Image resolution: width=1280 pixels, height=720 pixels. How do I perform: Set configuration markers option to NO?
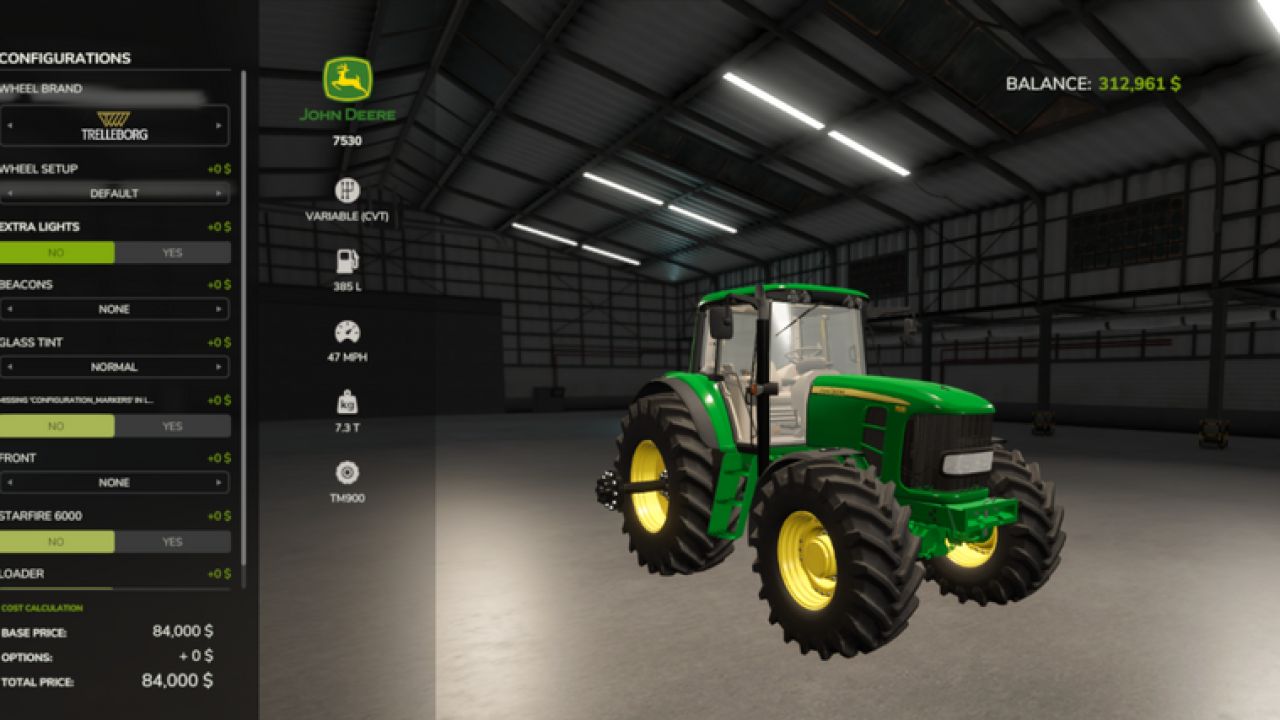[57, 425]
